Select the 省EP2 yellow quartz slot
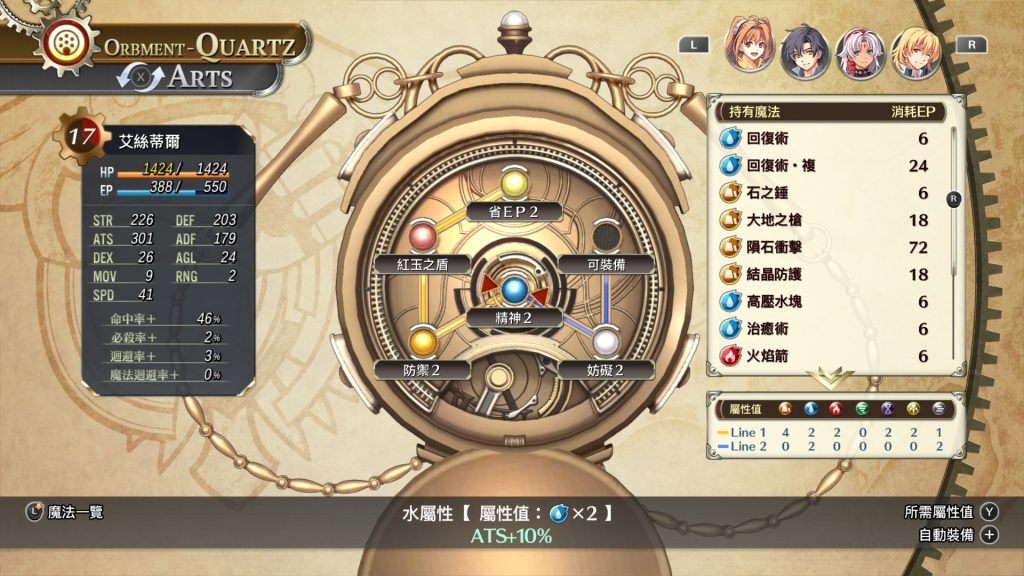 coord(513,186)
